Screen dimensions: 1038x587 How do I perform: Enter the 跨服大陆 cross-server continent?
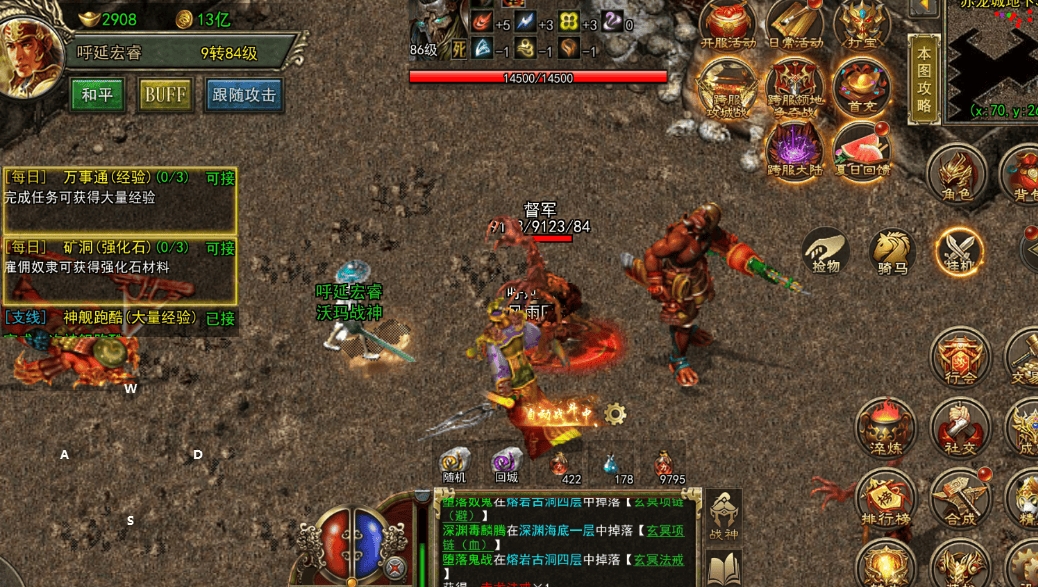click(x=794, y=153)
